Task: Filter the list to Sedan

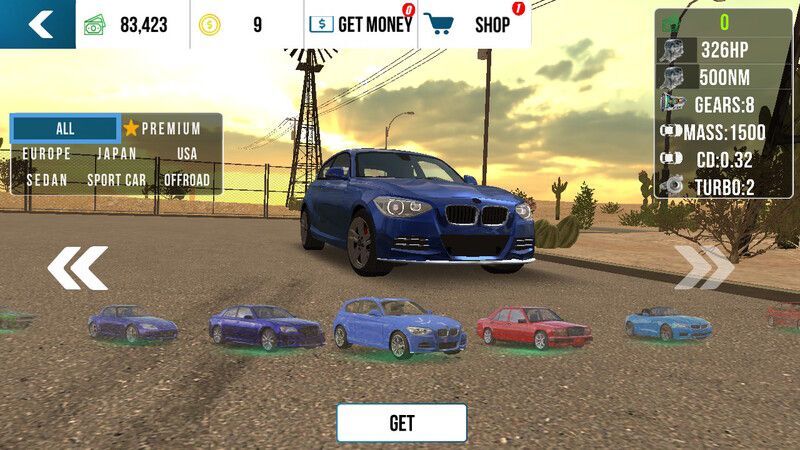Action: 47,180
